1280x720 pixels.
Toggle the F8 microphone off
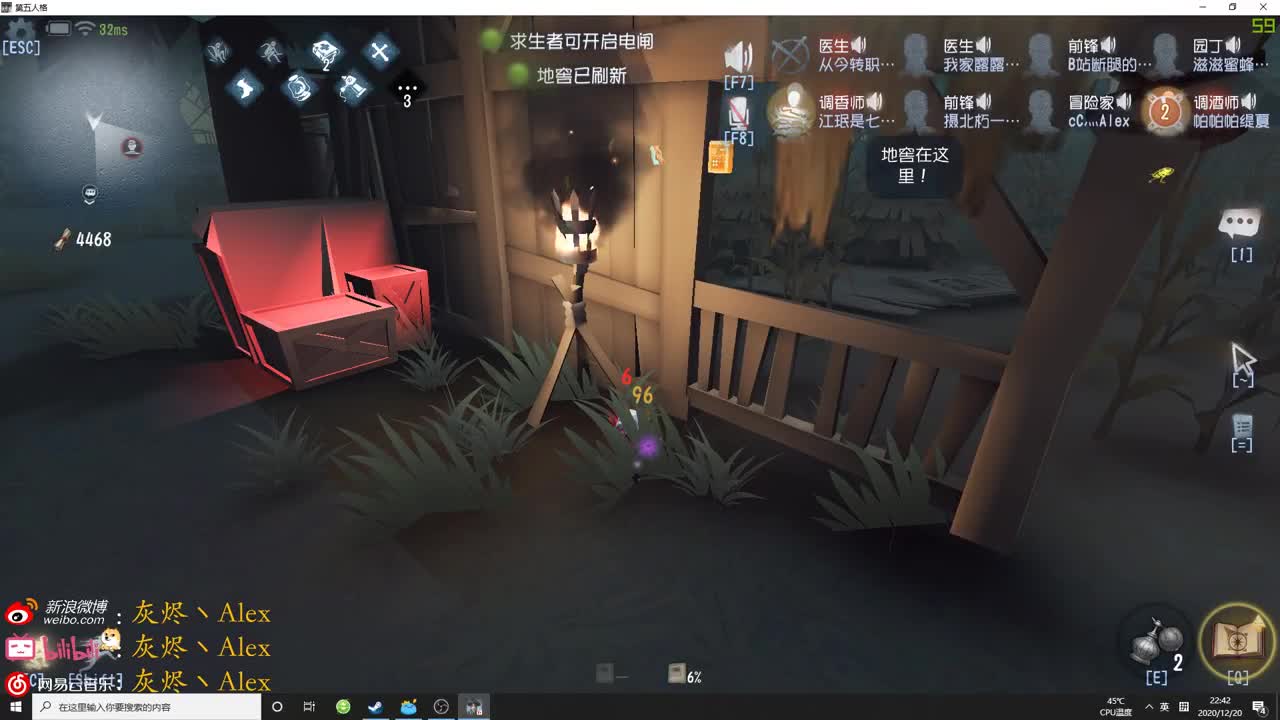coord(740,112)
